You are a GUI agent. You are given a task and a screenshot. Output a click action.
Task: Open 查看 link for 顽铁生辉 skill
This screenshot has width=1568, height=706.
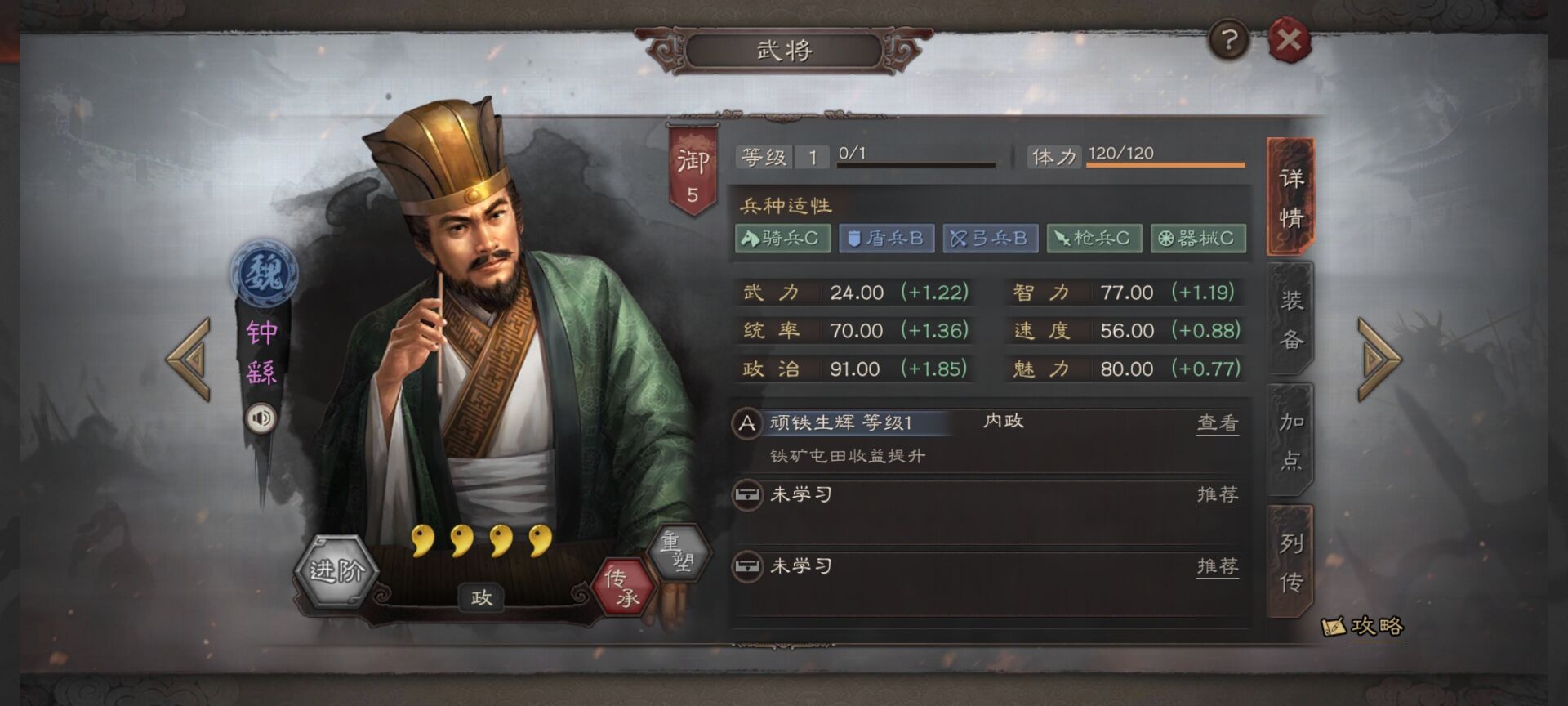point(1217,423)
